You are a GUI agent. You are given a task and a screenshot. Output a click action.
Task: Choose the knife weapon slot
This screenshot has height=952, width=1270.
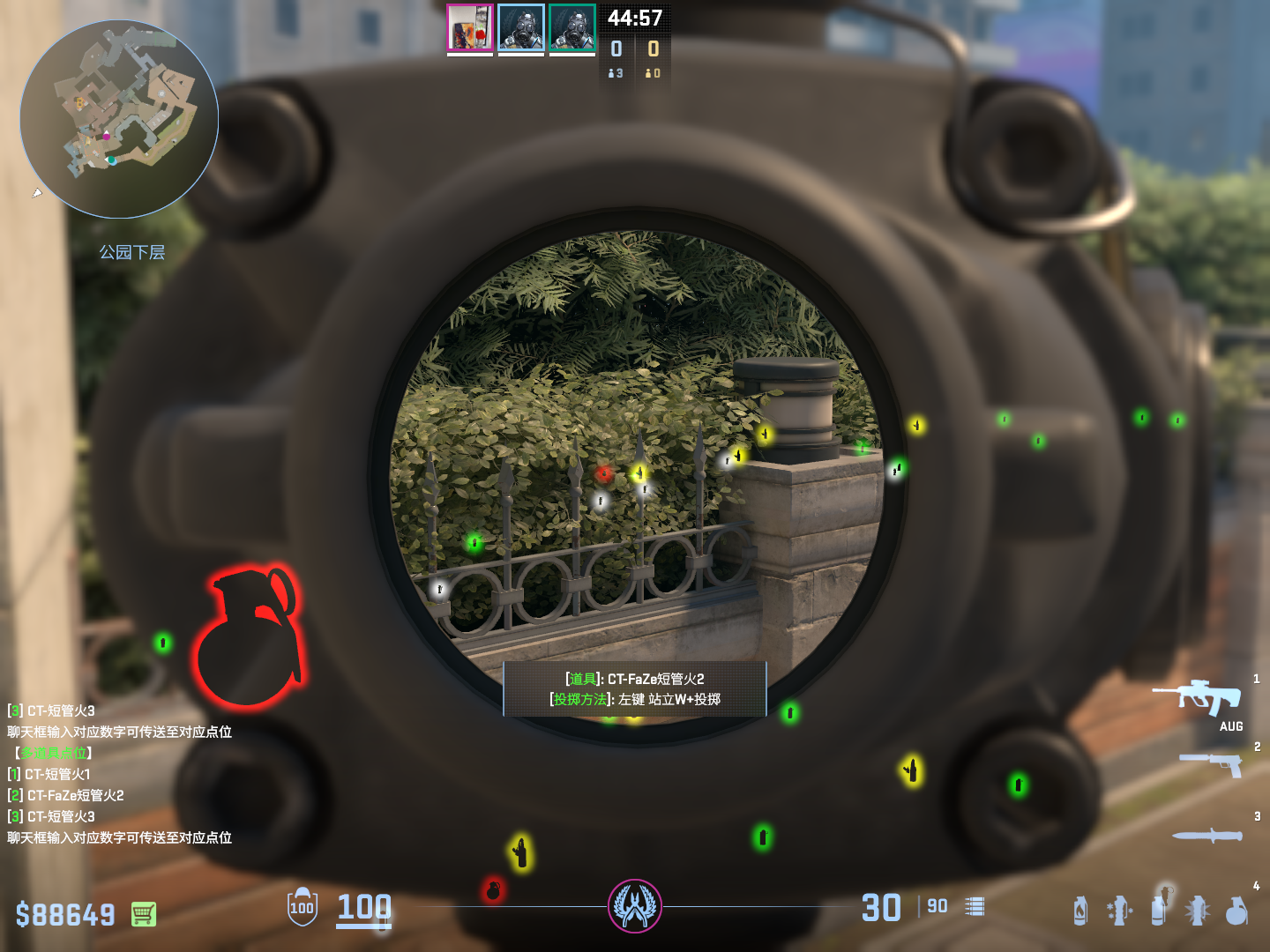[x=1208, y=835]
